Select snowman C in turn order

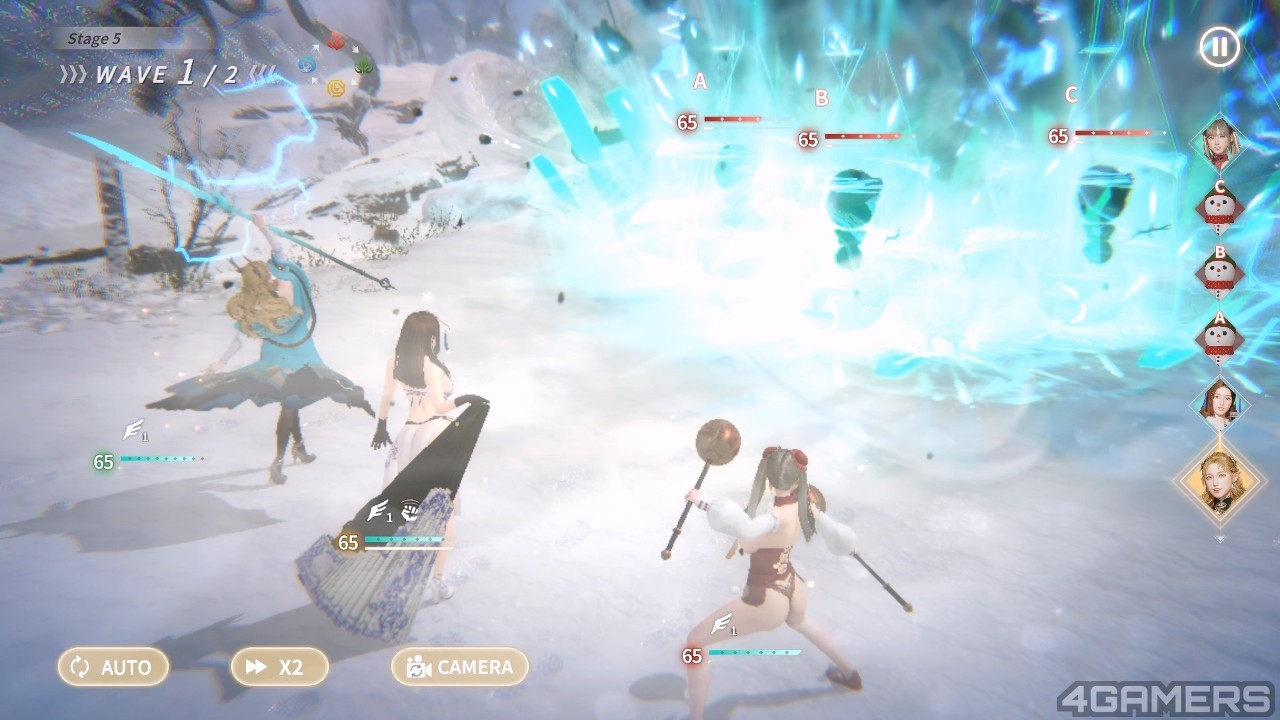pos(1219,209)
